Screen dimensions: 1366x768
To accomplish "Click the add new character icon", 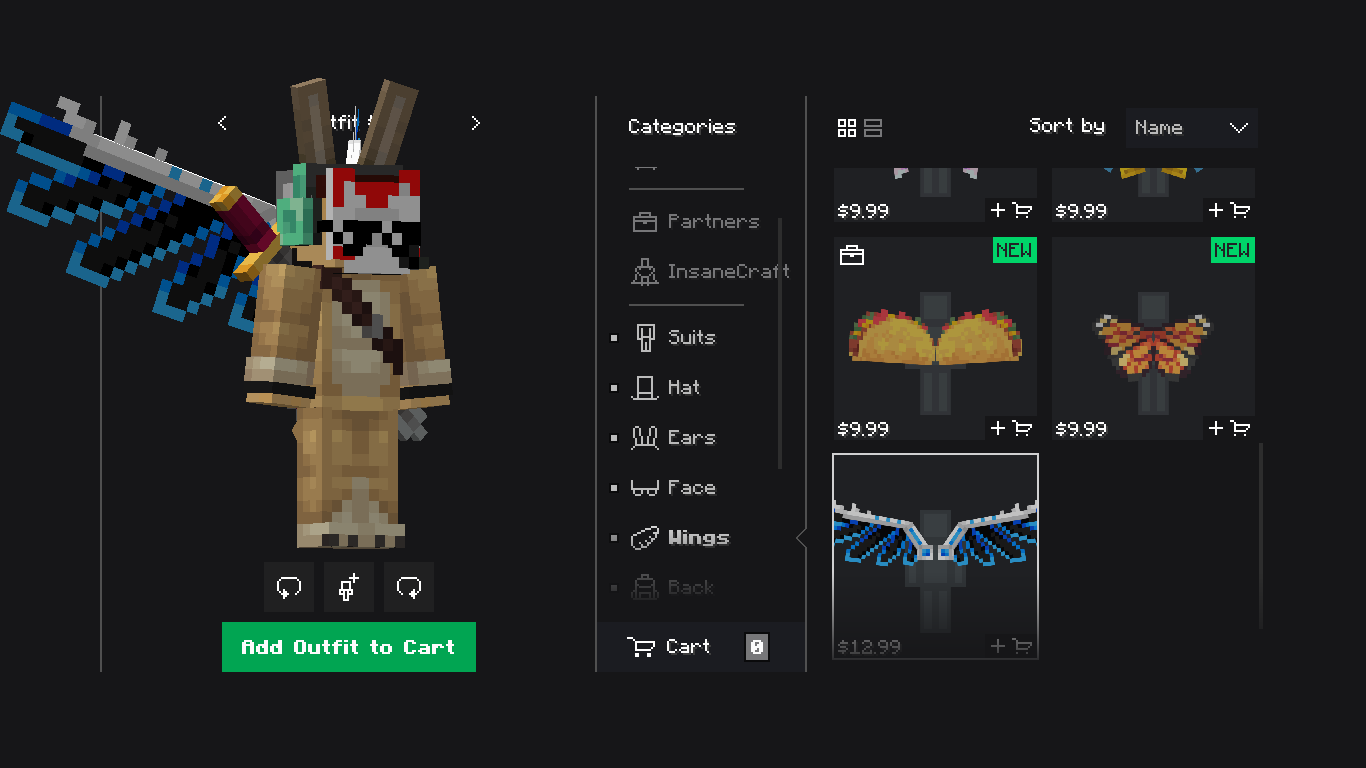I will click(x=348, y=587).
